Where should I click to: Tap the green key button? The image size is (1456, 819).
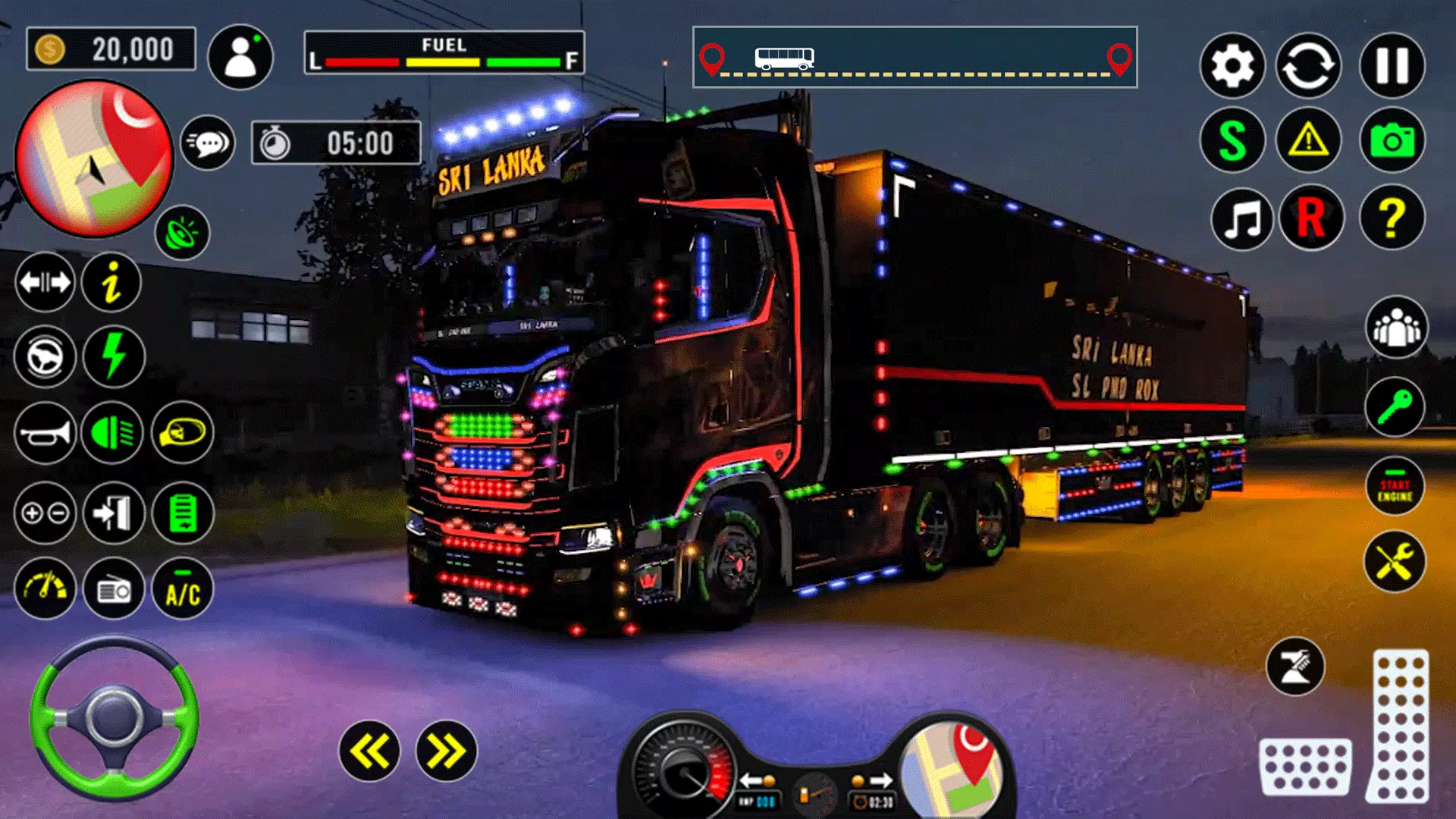[x=1395, y=407]
